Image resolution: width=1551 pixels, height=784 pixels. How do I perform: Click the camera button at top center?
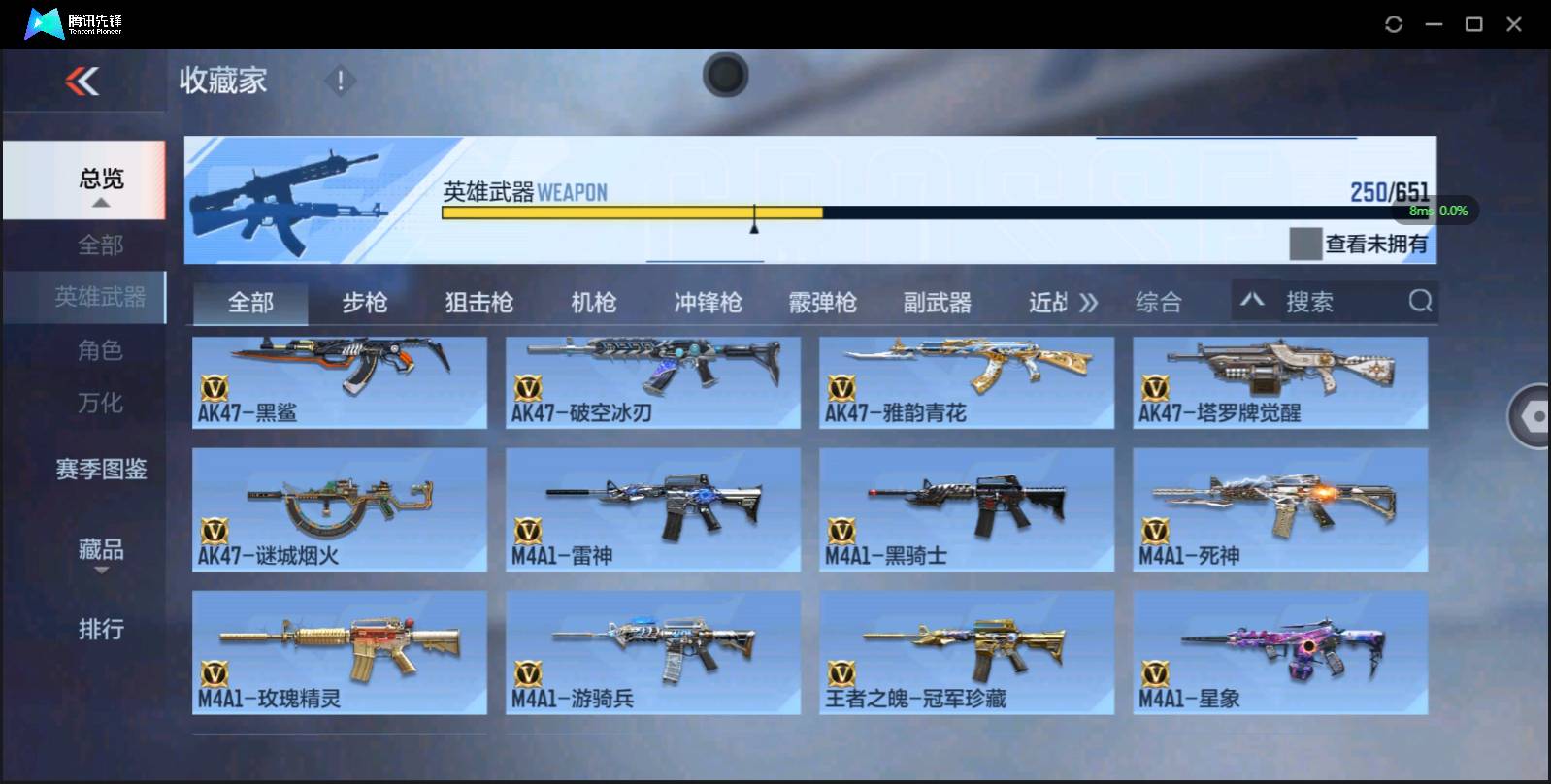click(725, 75)
